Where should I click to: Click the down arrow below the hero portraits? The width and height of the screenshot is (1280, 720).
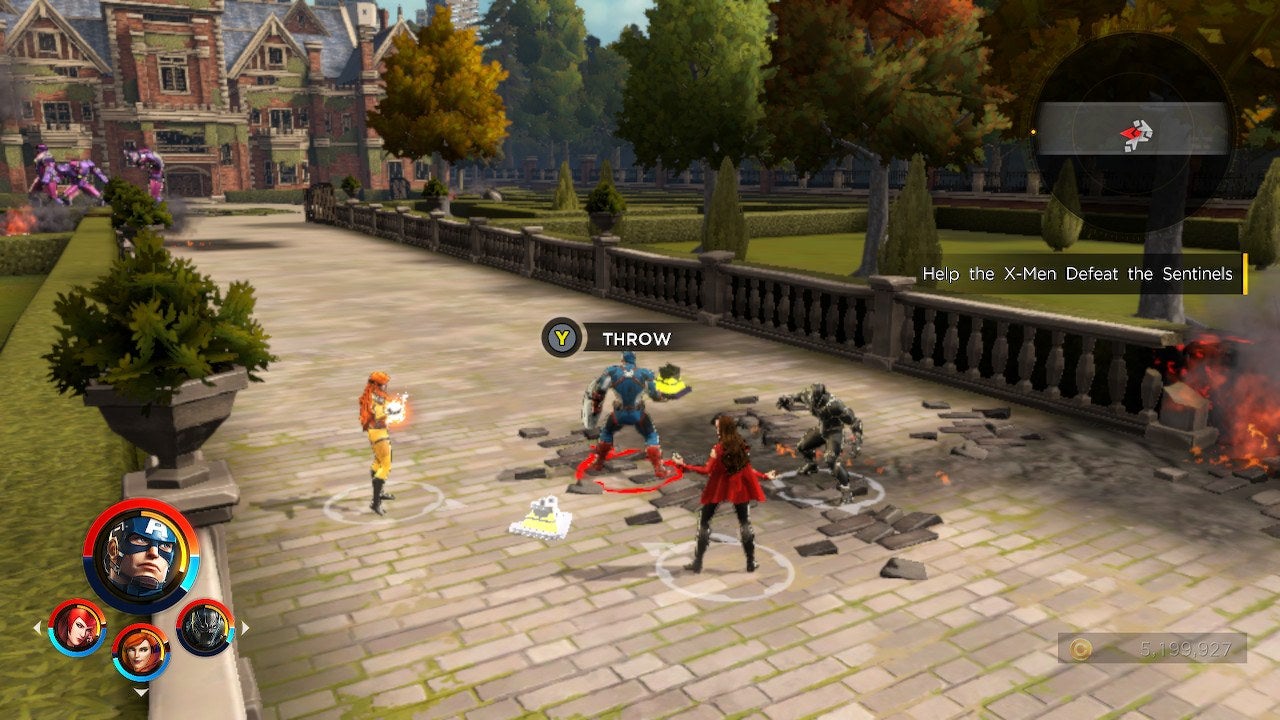(x=141, y=692)
